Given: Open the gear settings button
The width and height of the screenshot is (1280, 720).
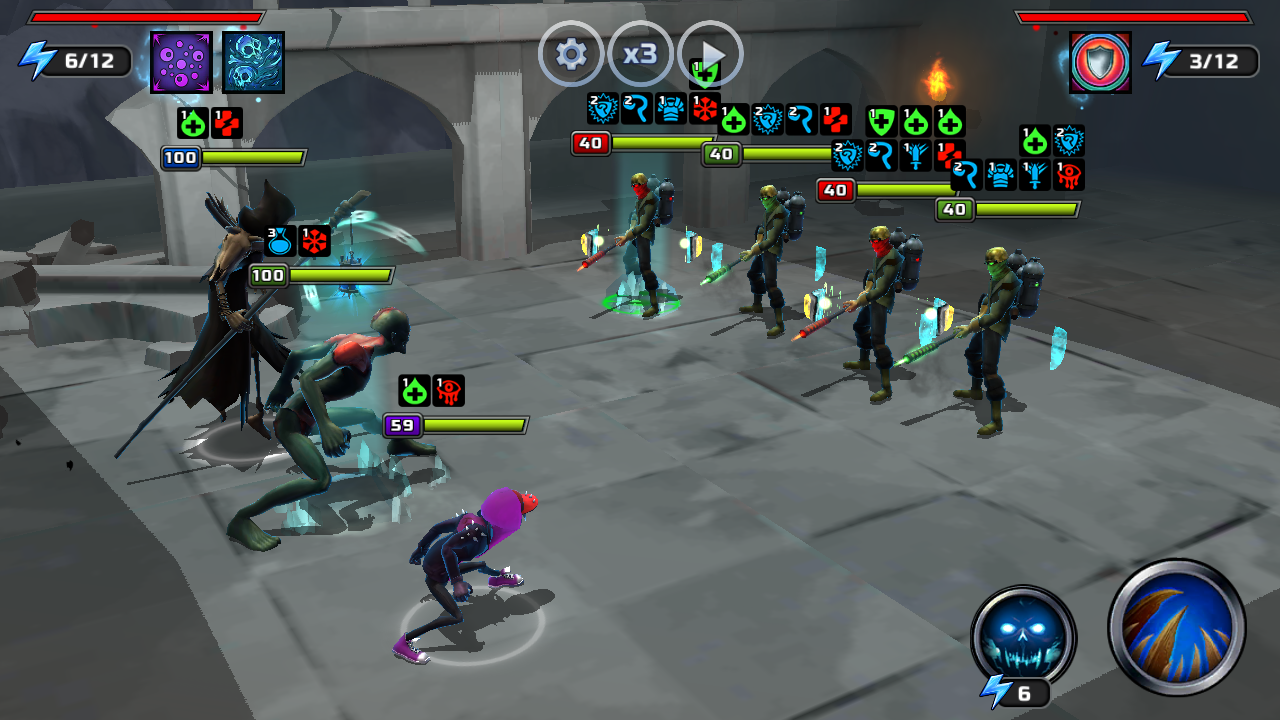Looking at the screenshot, I should [x=571, y=54].
